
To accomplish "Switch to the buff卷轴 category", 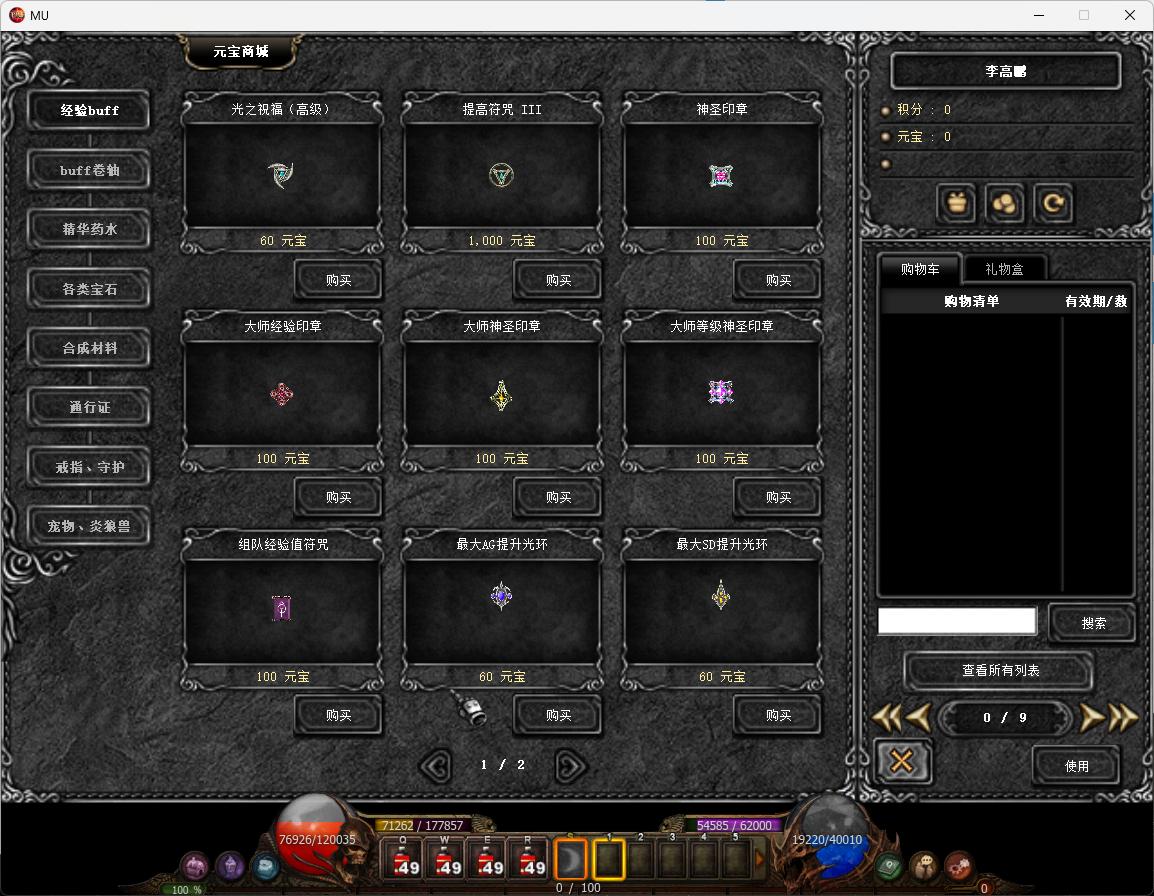I will click(90, 170).
